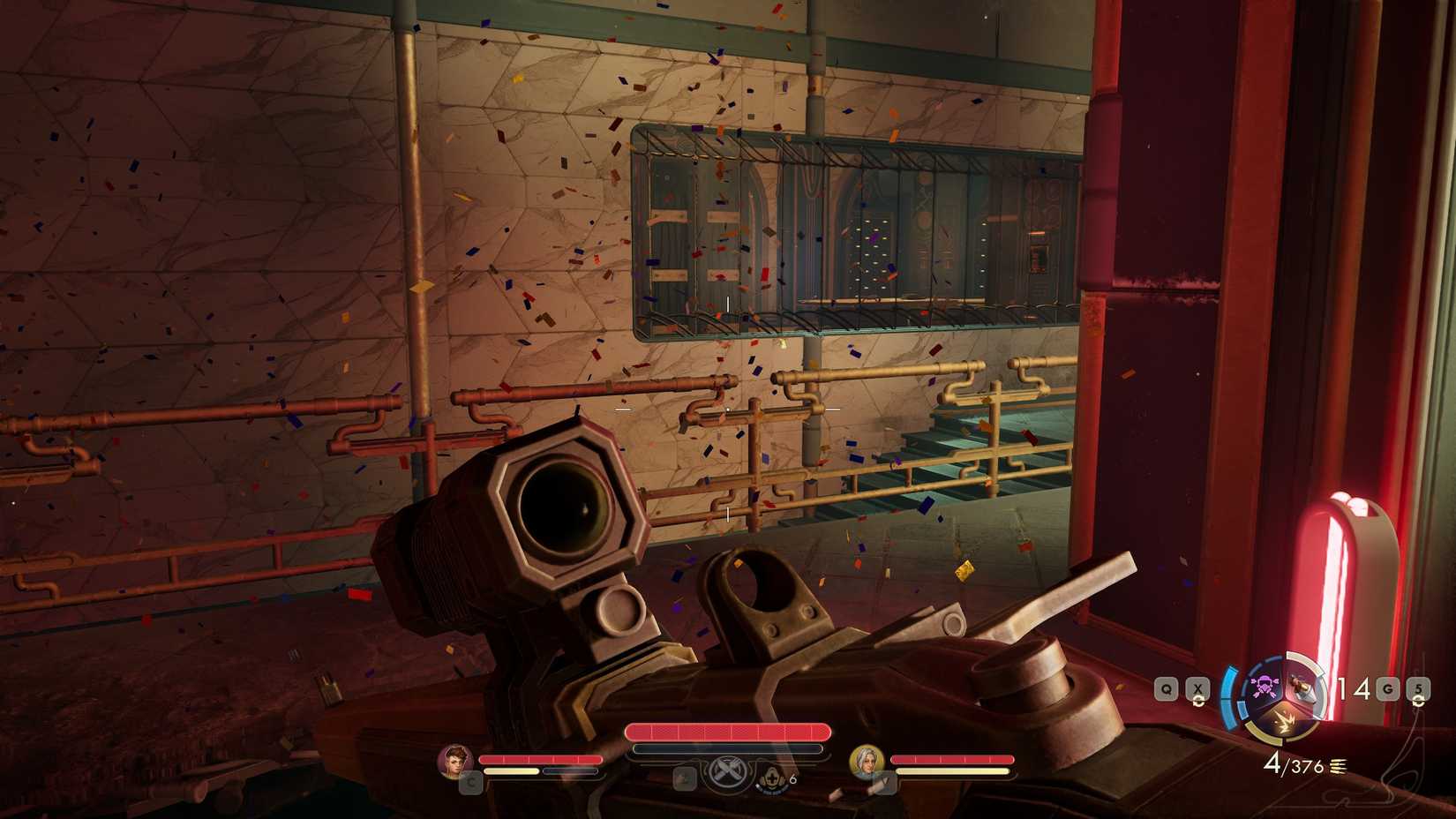Image resolution: width=1456 pixels, height=819 pixels.
Task: Activate the purple gas mask gadget
Action: [1265, 686]
